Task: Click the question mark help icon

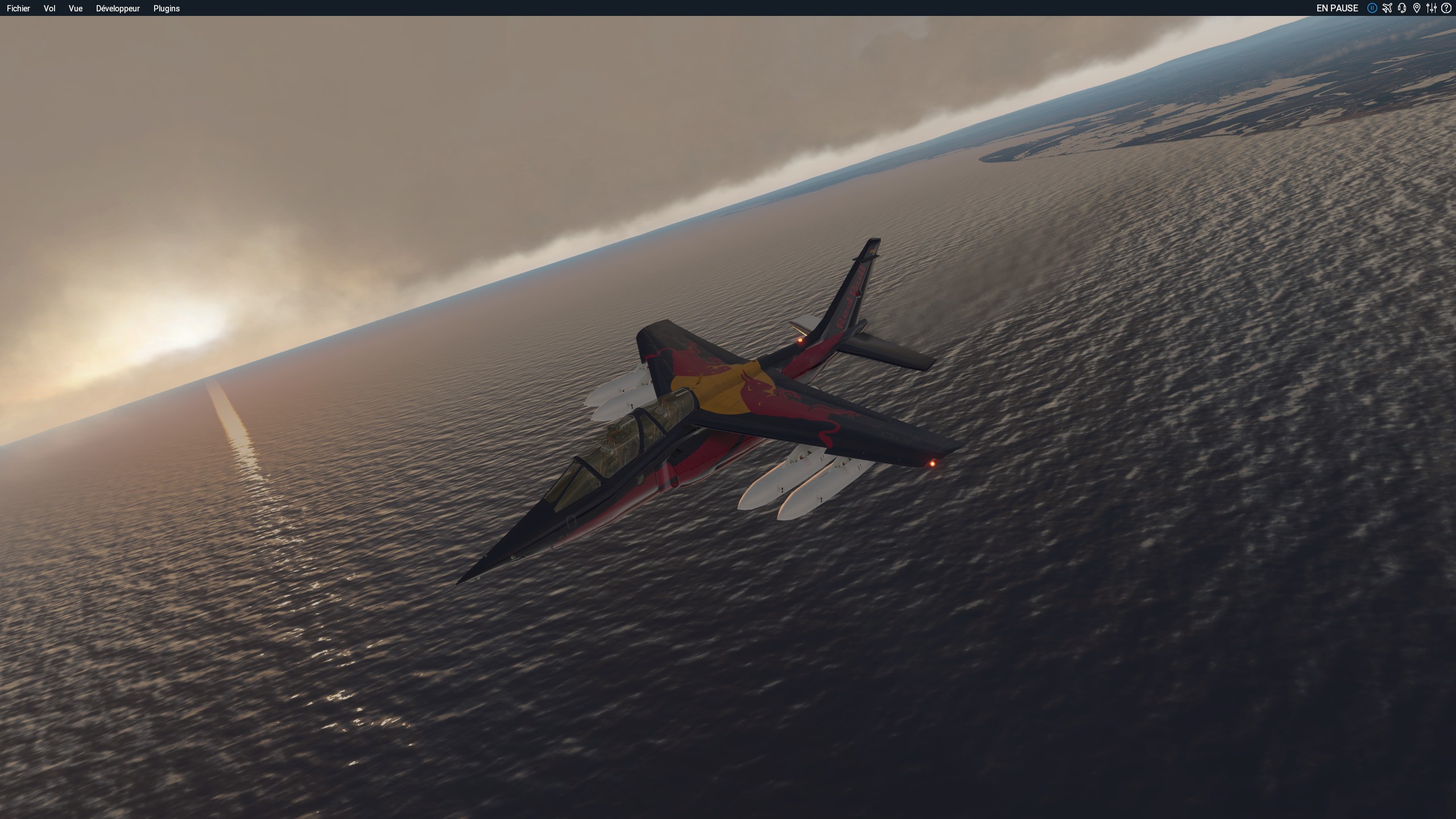Action: [1446, 8]
